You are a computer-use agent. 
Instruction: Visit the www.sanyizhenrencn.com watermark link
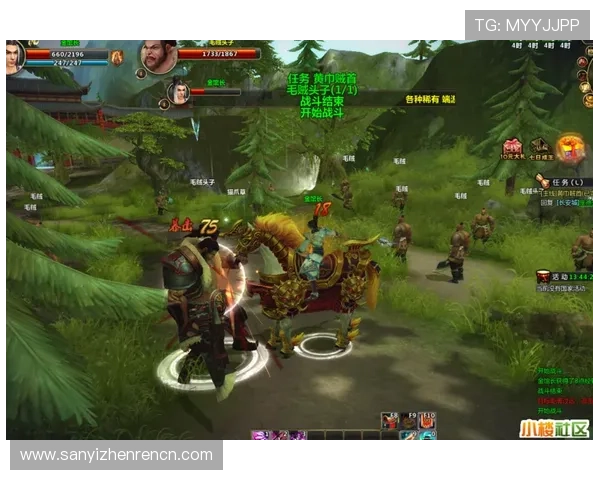click(x=116, y=455)
